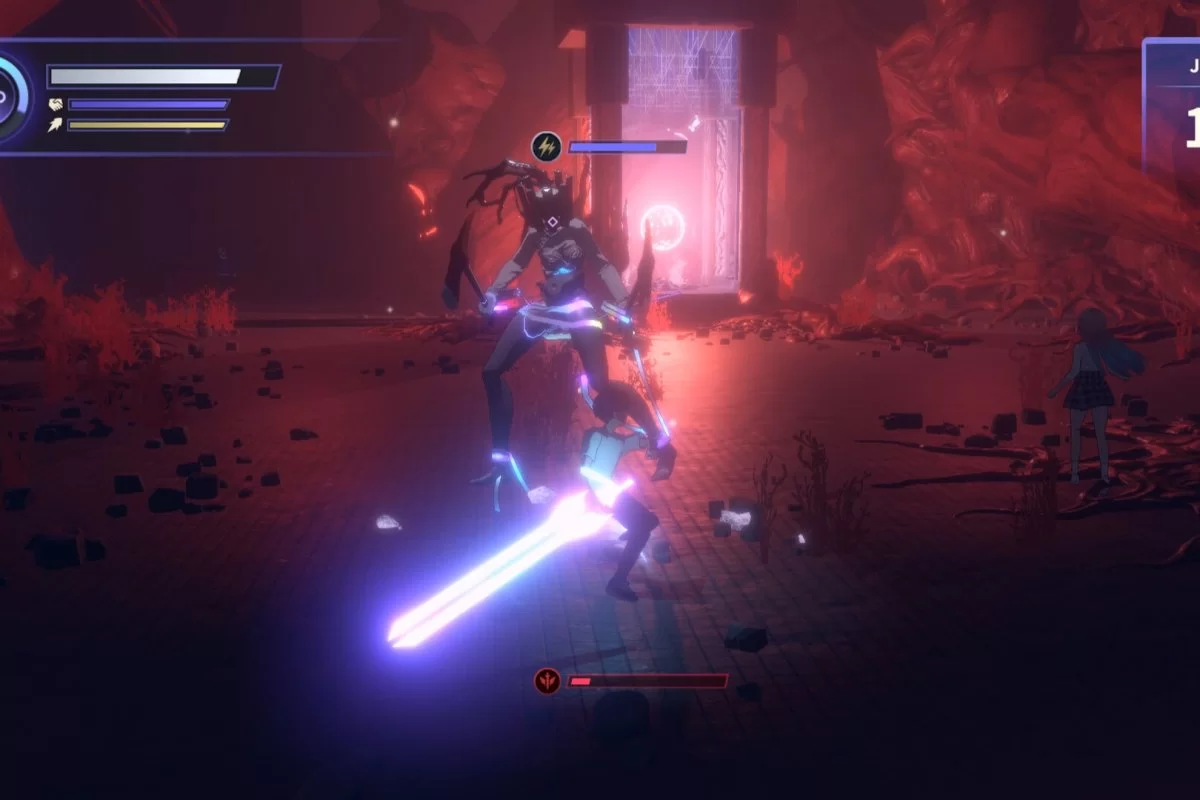Click the red emblem icon beside the red bar
1200x800 pixels.
(546, 681)
